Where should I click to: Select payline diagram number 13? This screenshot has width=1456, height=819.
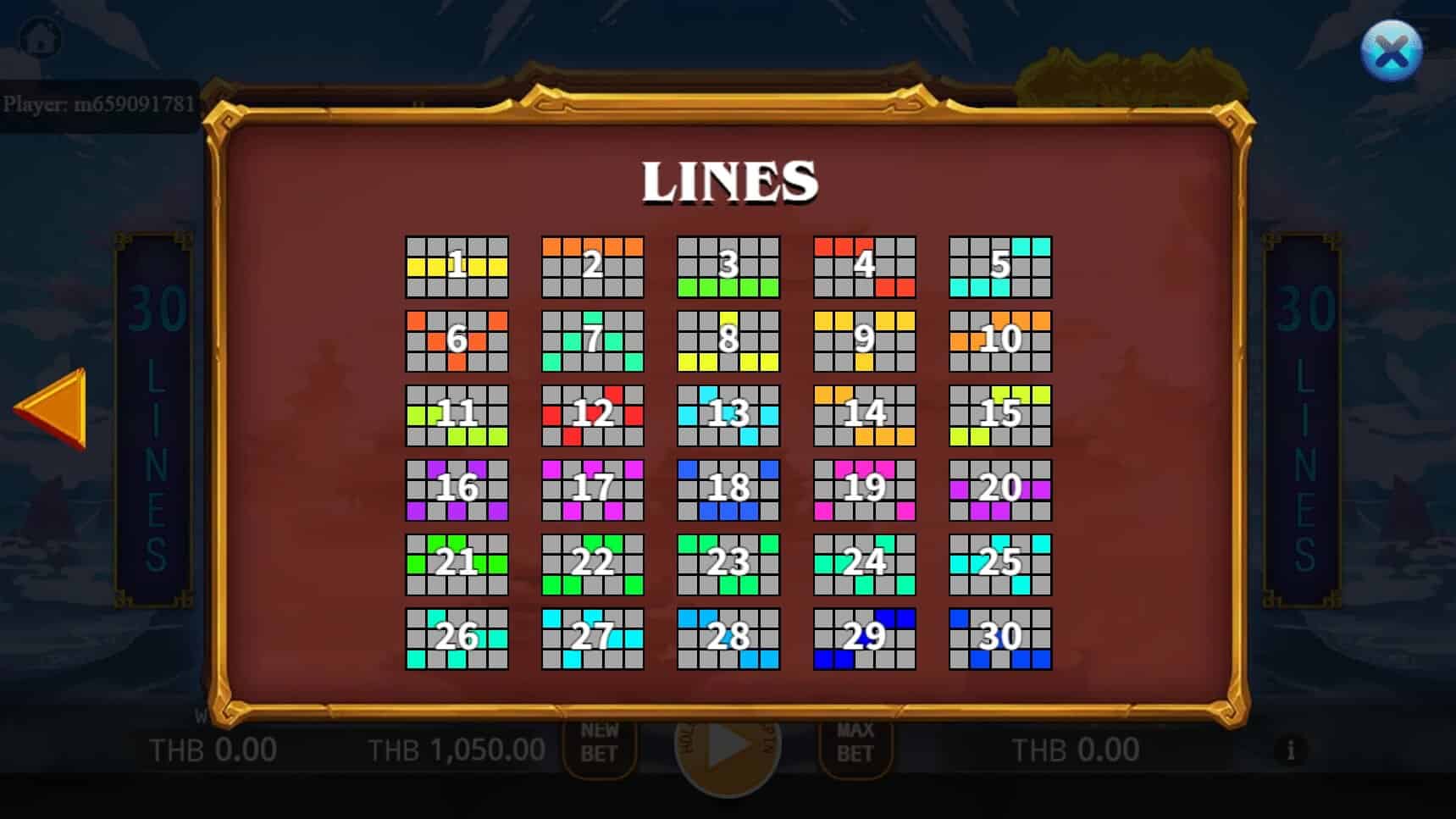tap(729, 414)
